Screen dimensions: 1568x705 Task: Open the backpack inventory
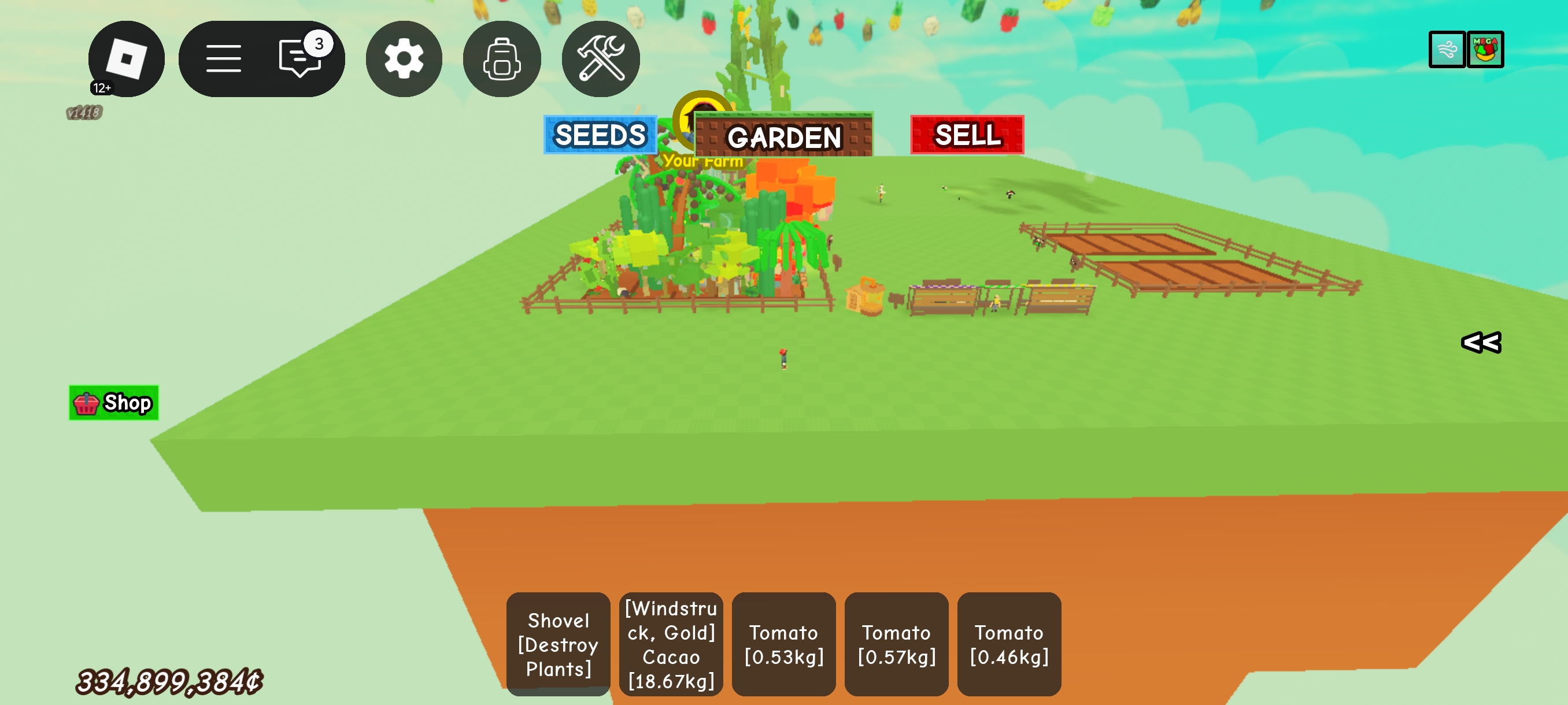click(x=502, y=59)
